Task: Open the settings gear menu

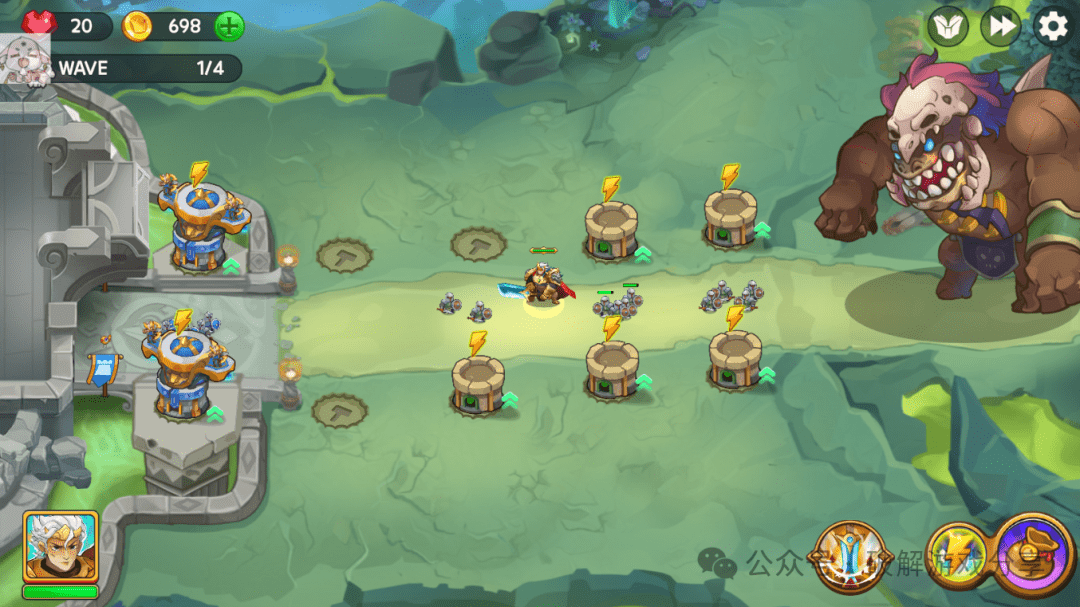Action: 1051,27
